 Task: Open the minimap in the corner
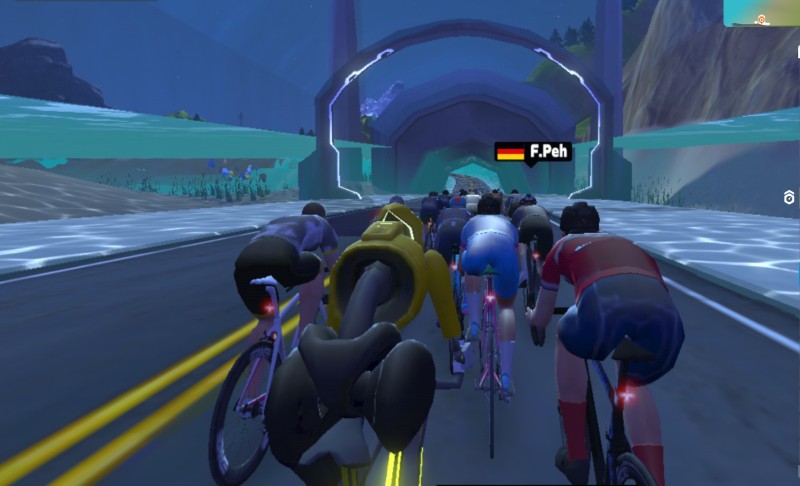[x=762, y=12]
